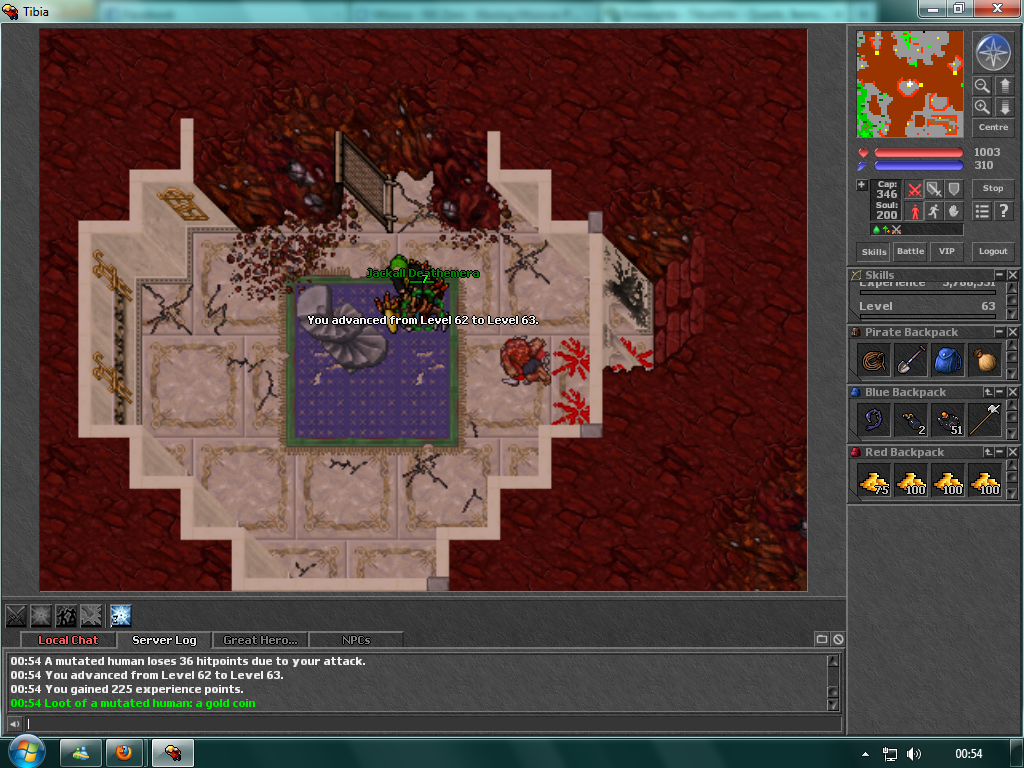Select the rope in Pirate Backpack

coord(873,360)
